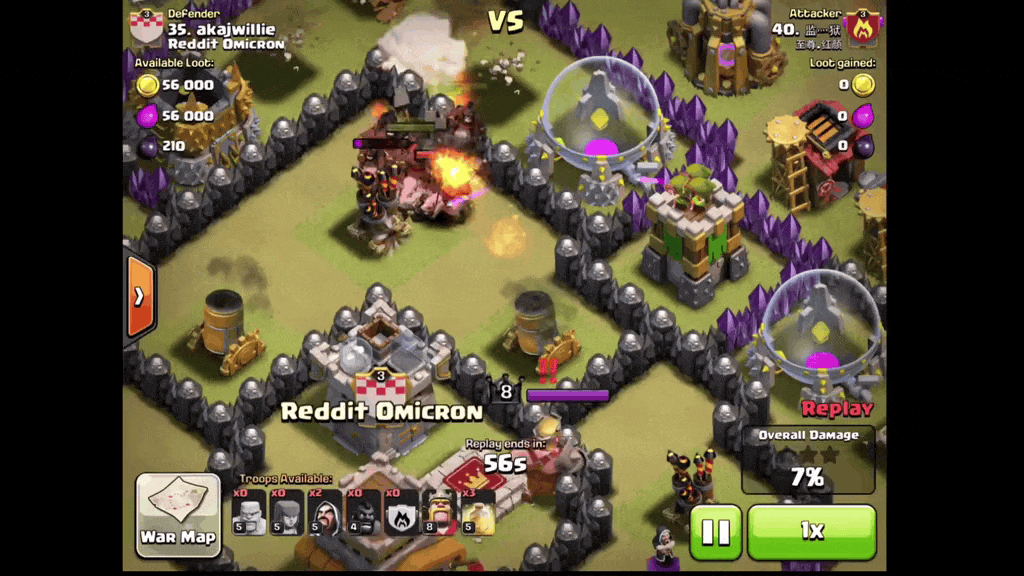The height and width of the screenshot is (576, 1024).
Task: Tap the attacker's clan badge
Action: coord(862,27)
